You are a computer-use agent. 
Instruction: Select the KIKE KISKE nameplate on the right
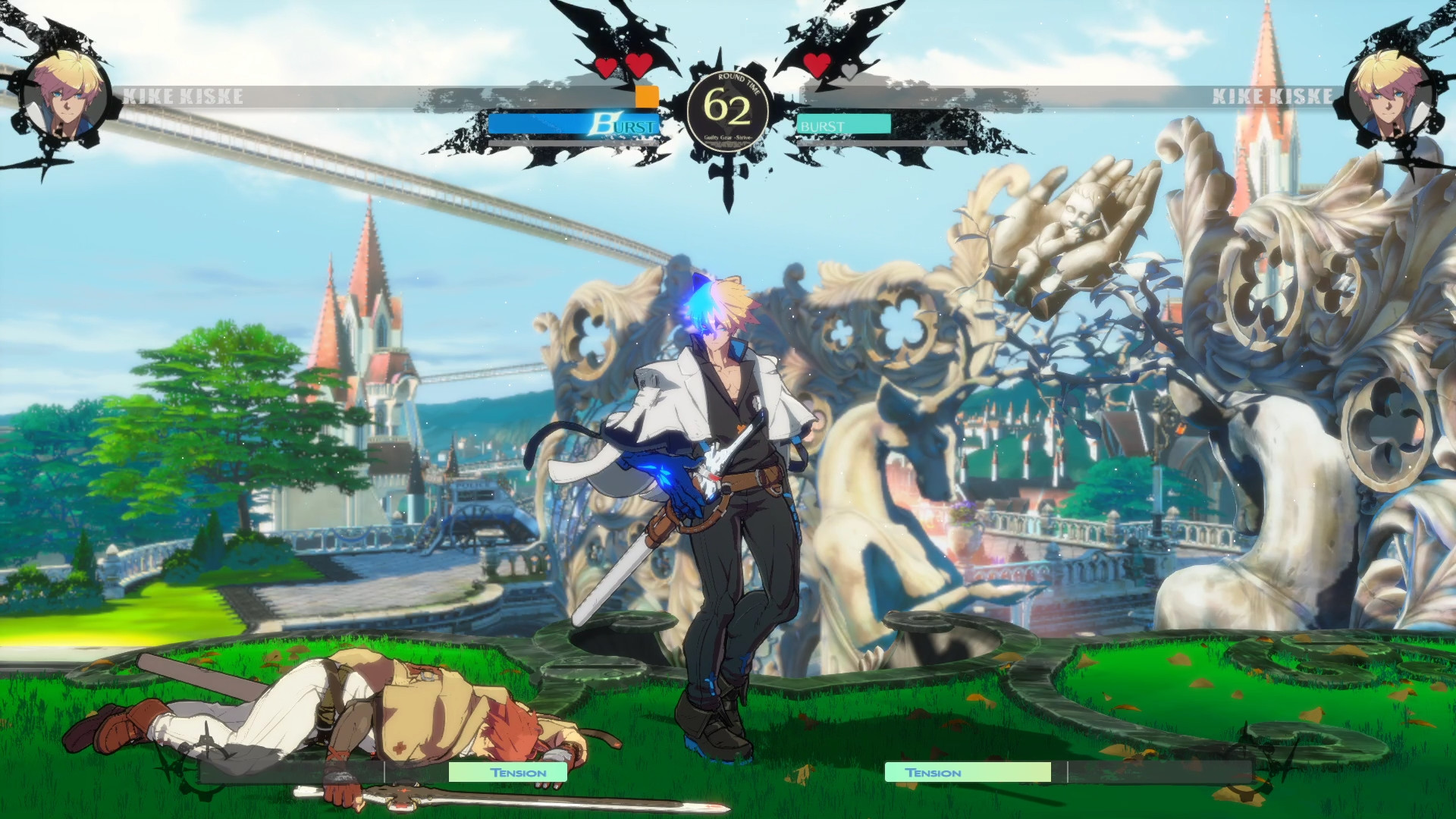pyautogui.click(x=1272, y=97)
